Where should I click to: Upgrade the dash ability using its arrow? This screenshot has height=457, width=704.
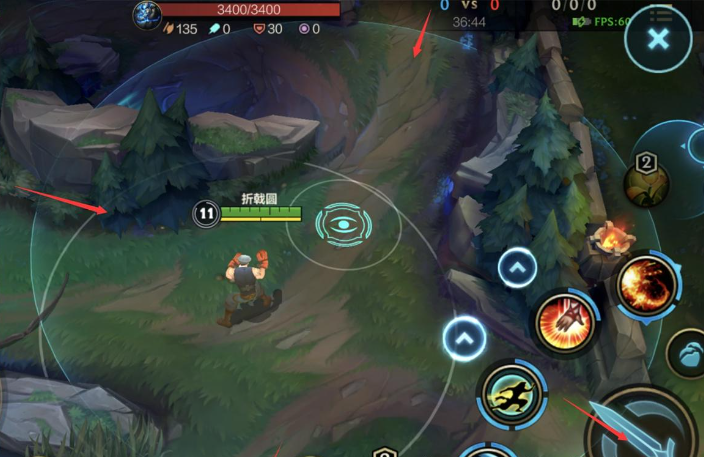tap(464, 338)
